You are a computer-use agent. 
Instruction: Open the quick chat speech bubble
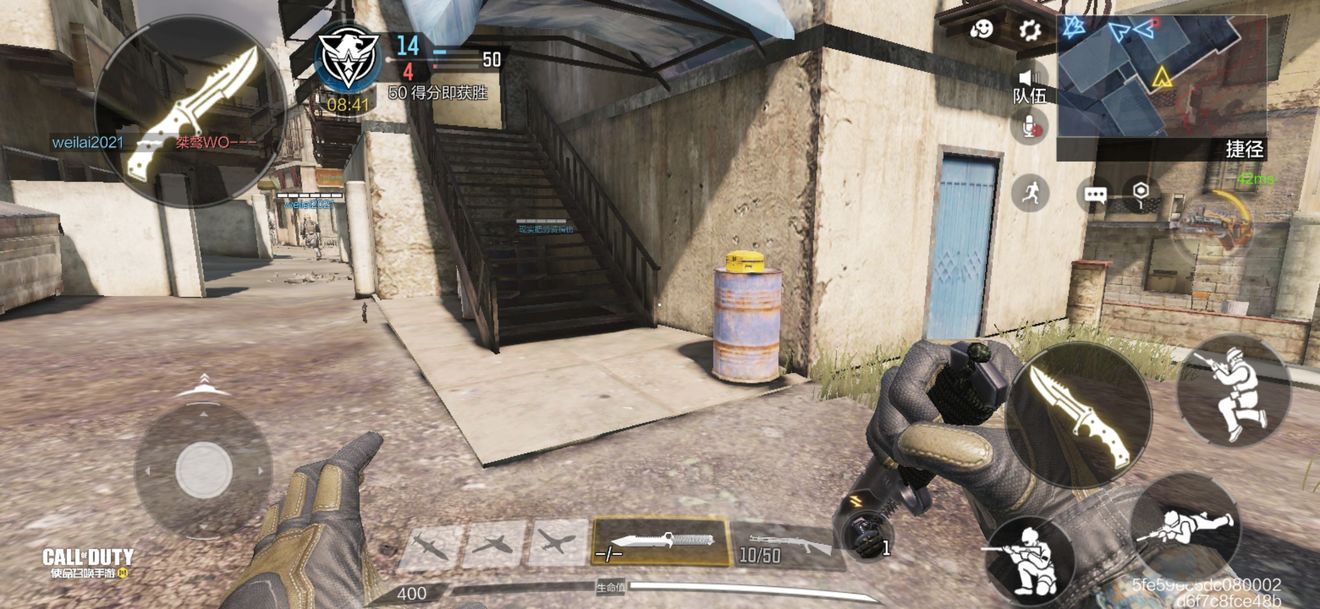[x=1096, y=194]
